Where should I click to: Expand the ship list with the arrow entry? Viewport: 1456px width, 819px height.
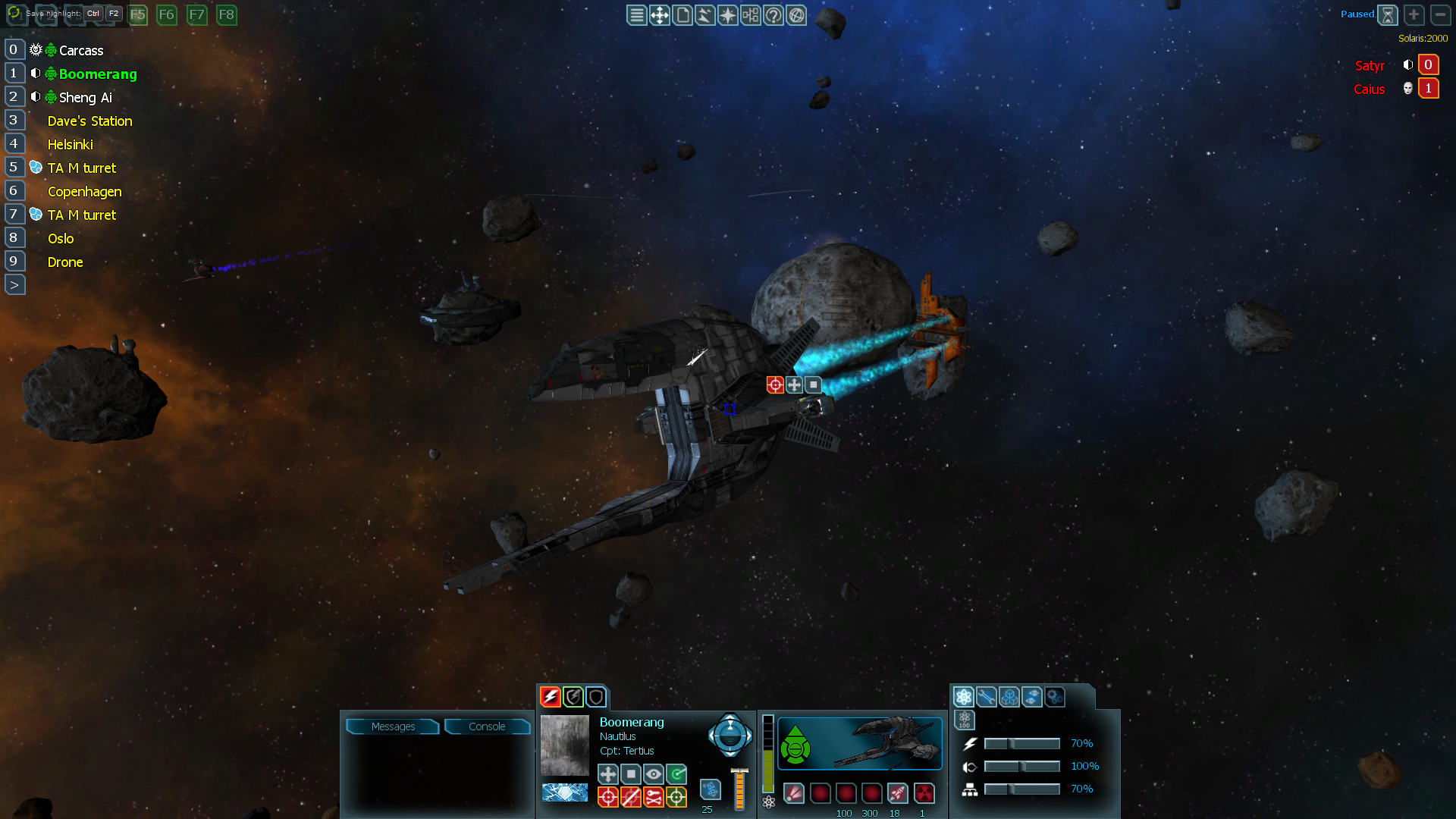point(14,284)
